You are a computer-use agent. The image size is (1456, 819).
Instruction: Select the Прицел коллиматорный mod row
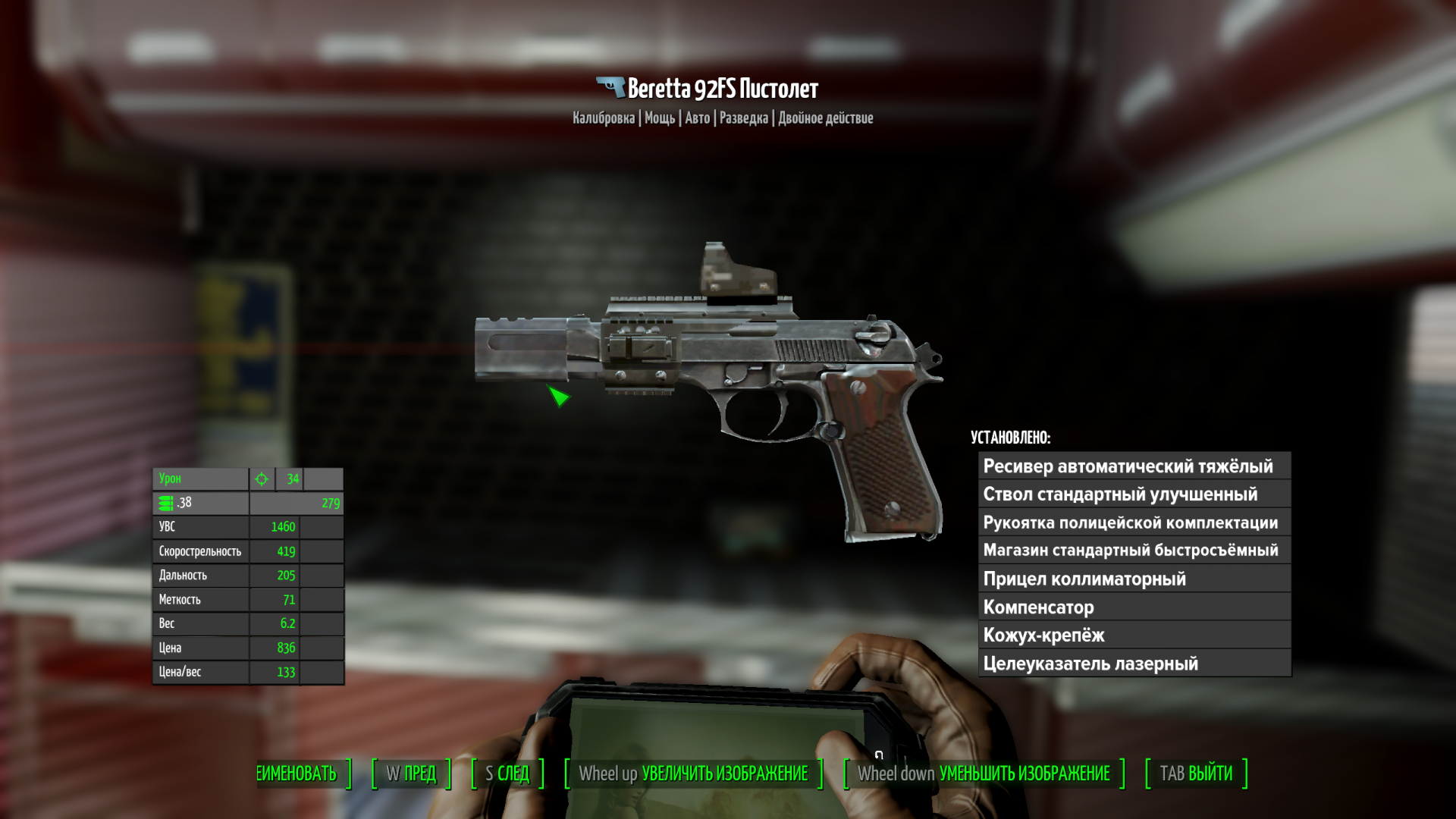coord(1134,579)
